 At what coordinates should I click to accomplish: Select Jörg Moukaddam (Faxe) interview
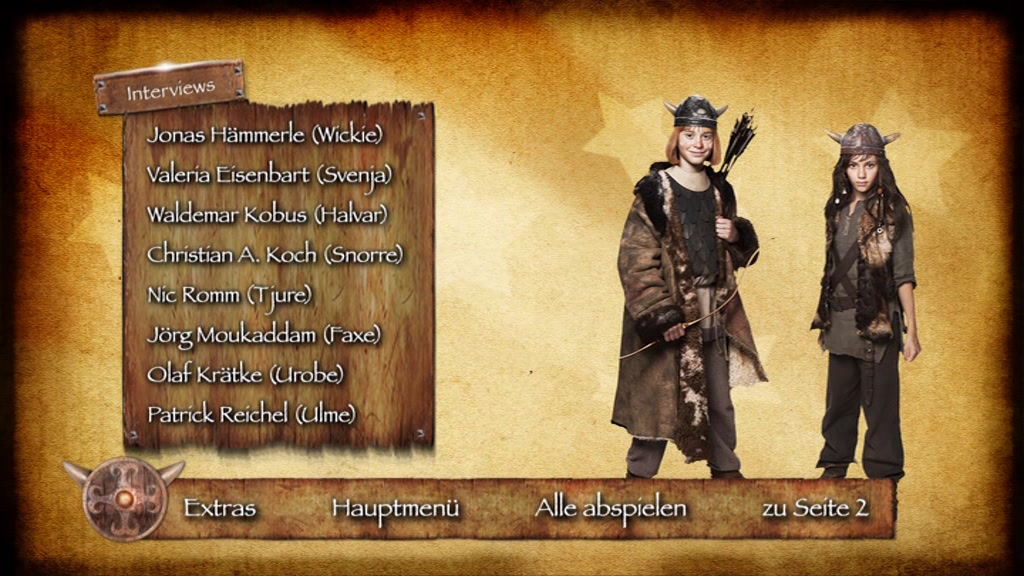click(x=264, y=334)
